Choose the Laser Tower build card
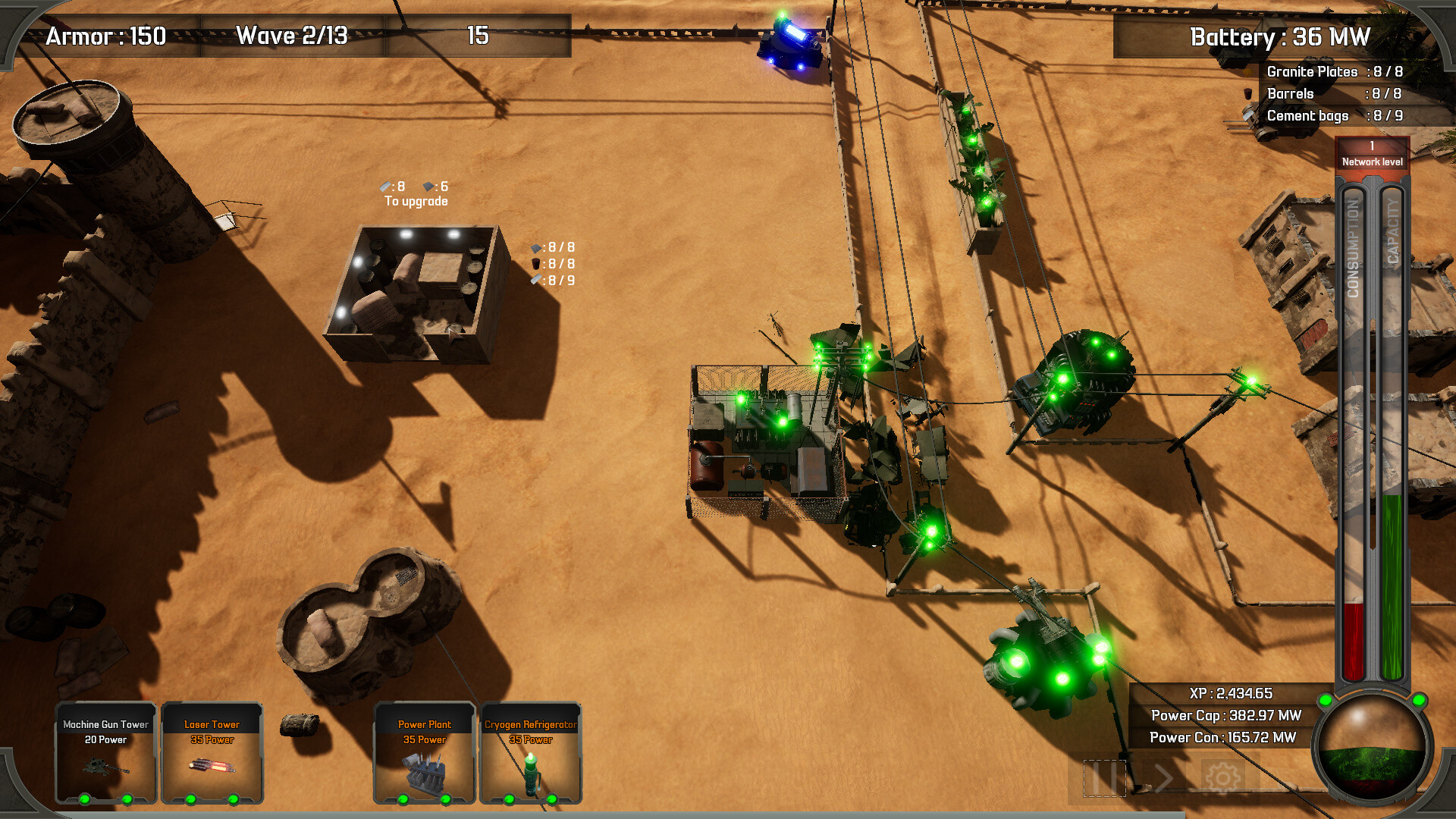 coord(212,752)
